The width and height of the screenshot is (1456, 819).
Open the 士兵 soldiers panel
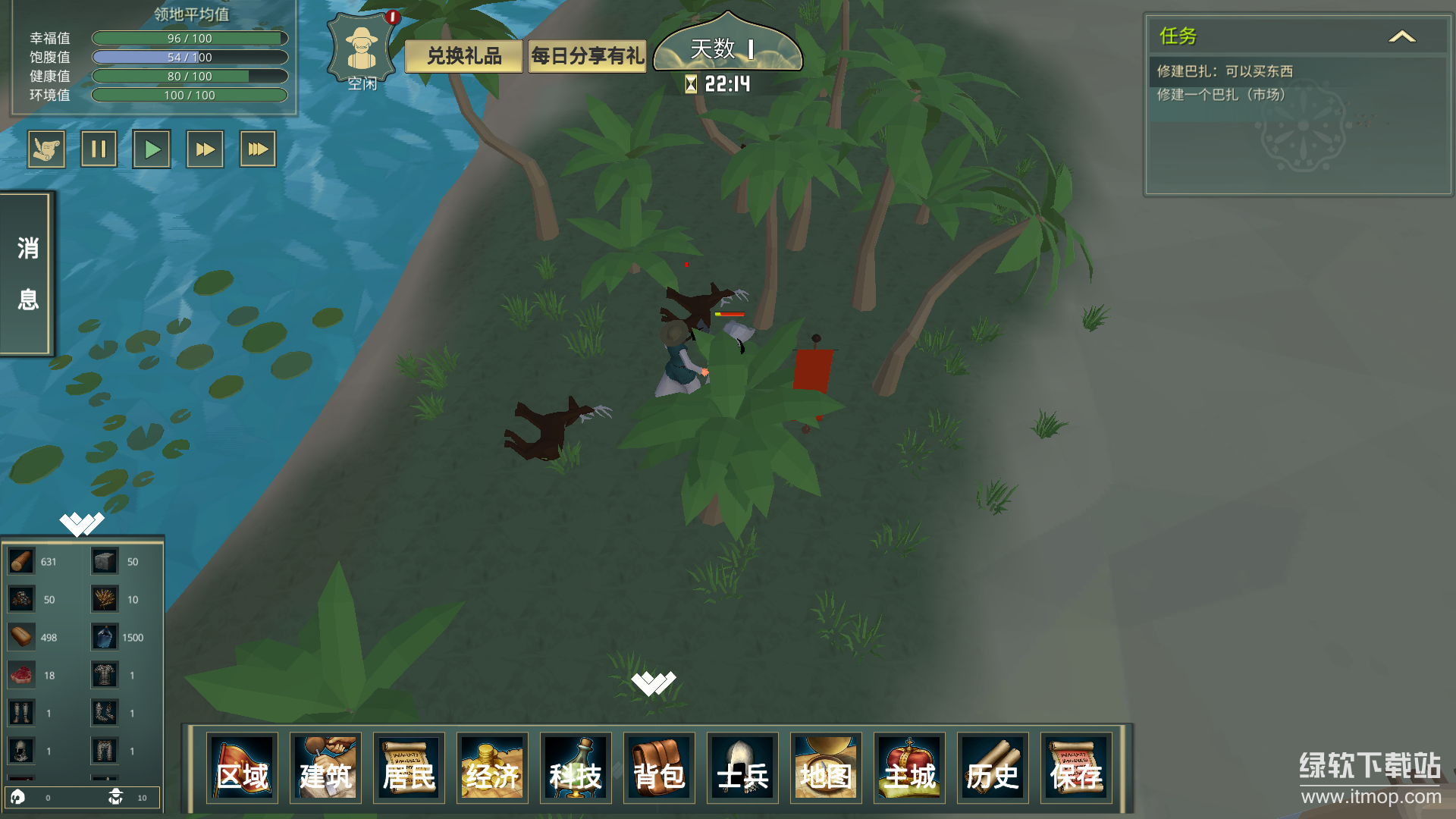click(x=742, y=767)
